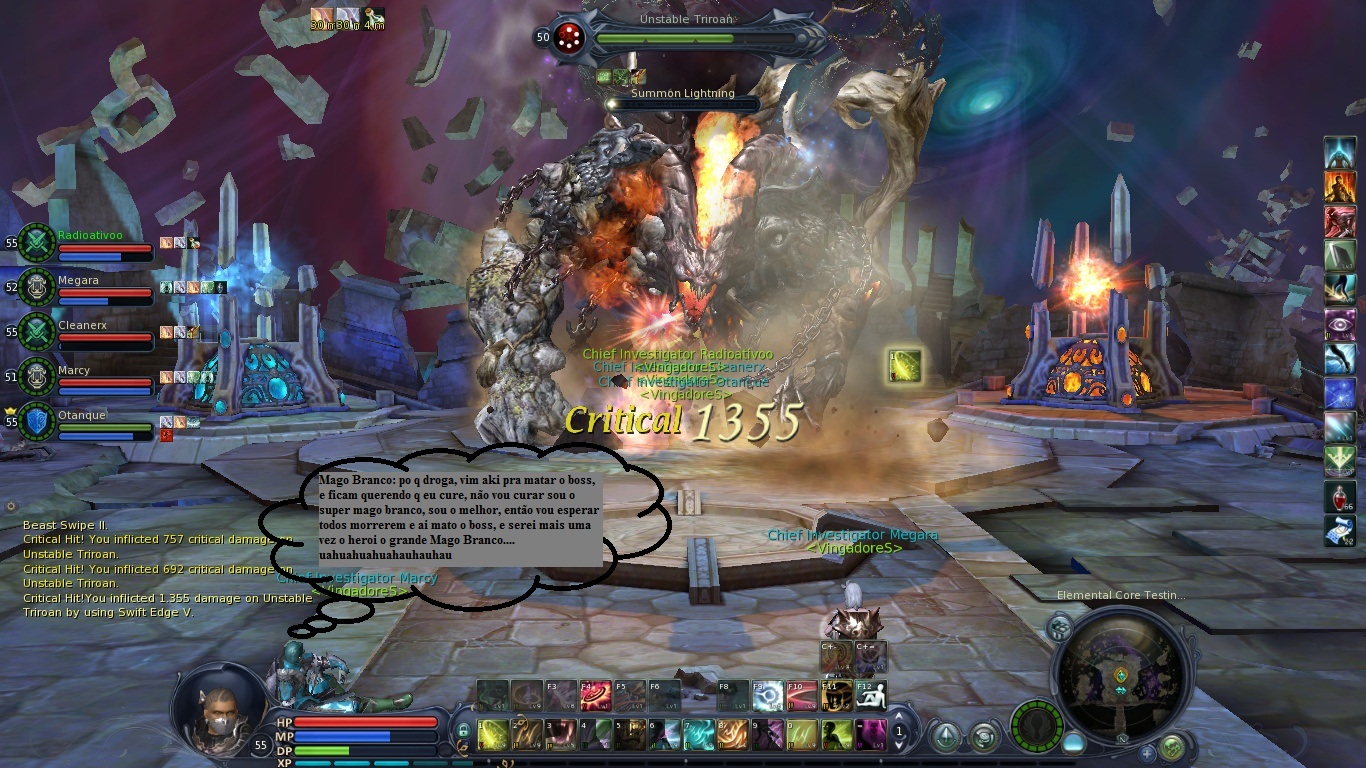Use the magenta skill in the last slot
Screen dimensions: 1366x768
click(x=871, y=735)
